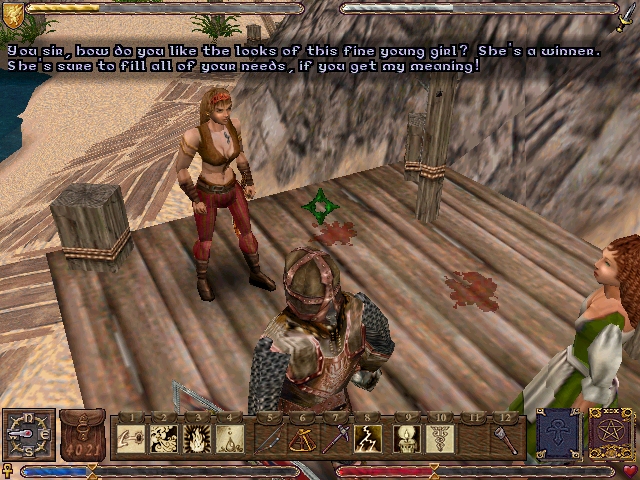This screenshot has width=640, height=480.
Task: Open the blue ankh journal book
Action: pos(556,435)
